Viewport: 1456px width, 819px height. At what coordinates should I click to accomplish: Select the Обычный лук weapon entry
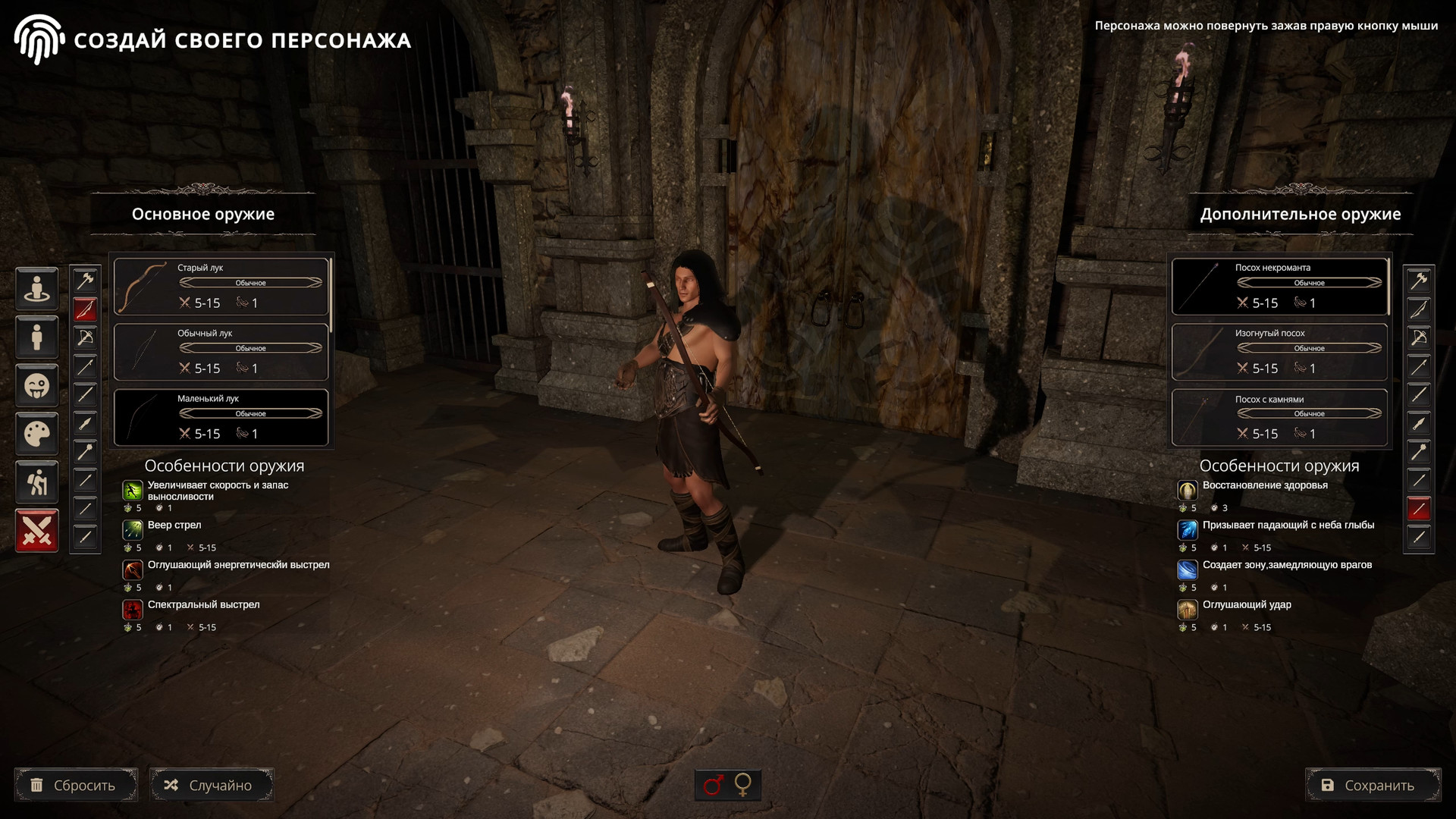pyautogui.click(x=221, y=351)
